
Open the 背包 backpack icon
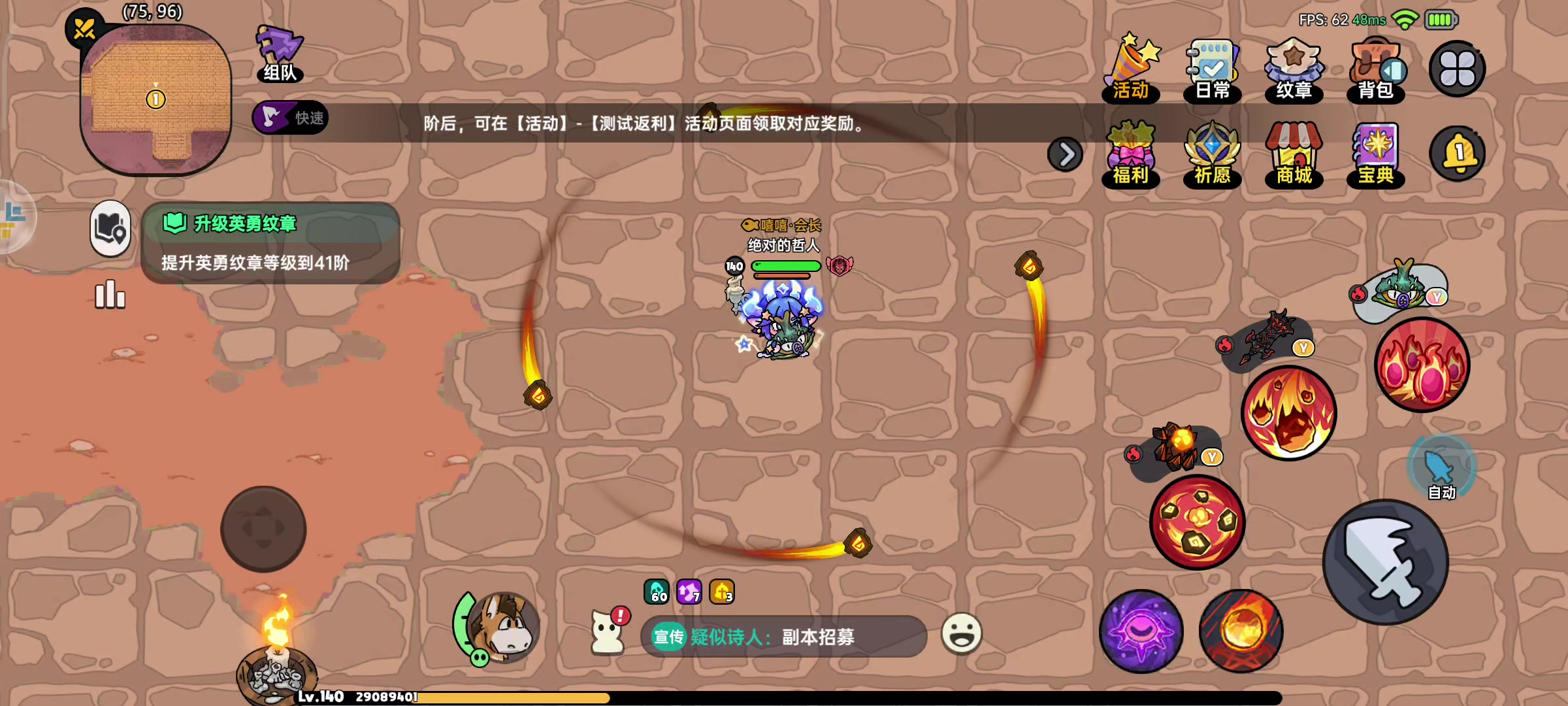[x=1375, y=65]
